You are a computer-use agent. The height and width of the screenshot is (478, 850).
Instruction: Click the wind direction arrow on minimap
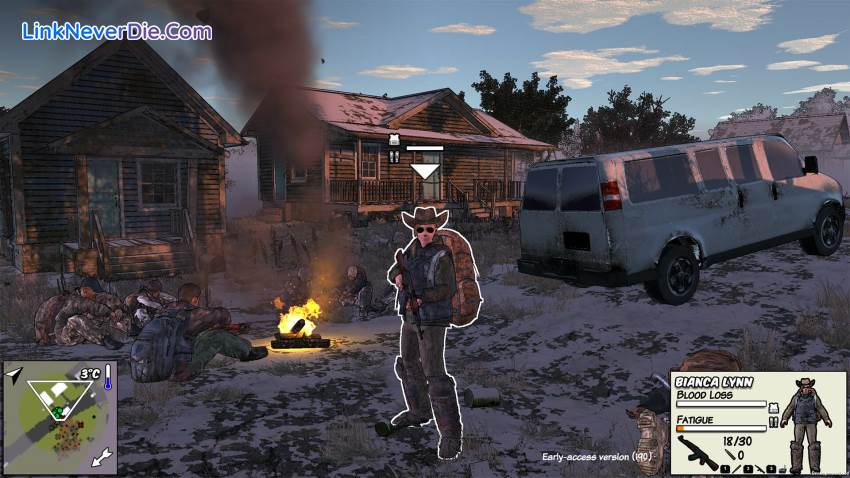point(101,459)
